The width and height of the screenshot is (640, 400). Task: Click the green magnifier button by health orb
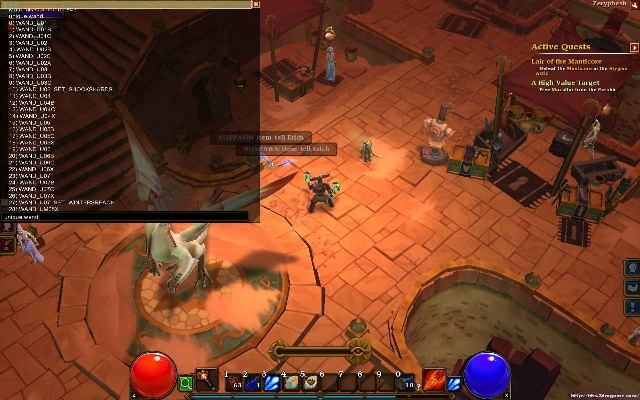[x=185, y=382]
